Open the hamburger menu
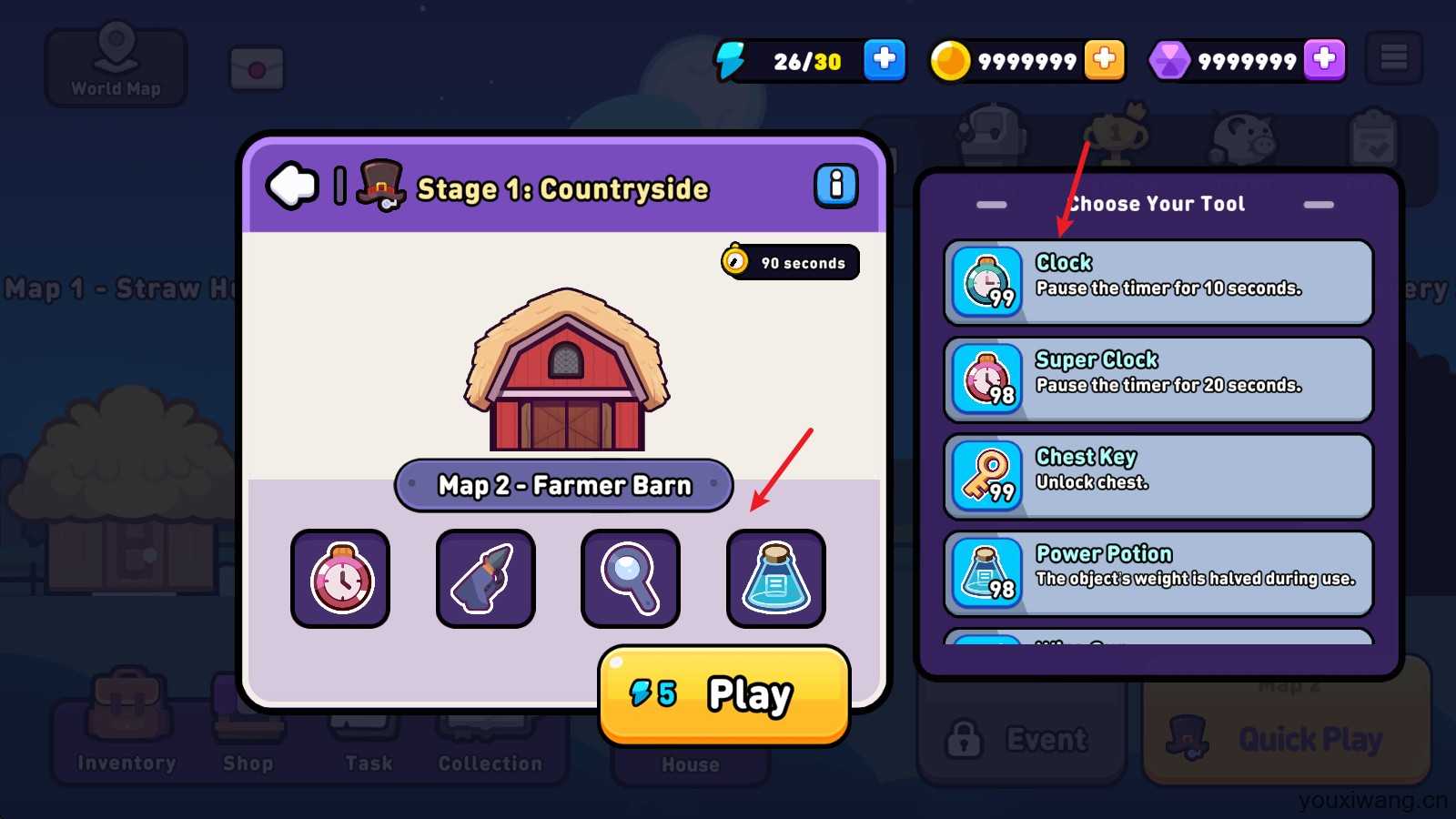Screen dimensions: 1456x819 [1393, 58]
